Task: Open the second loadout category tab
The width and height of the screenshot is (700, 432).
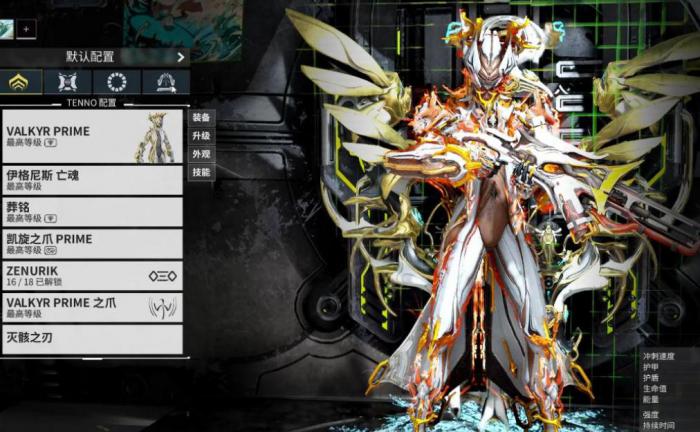Action: click(68, 82)
